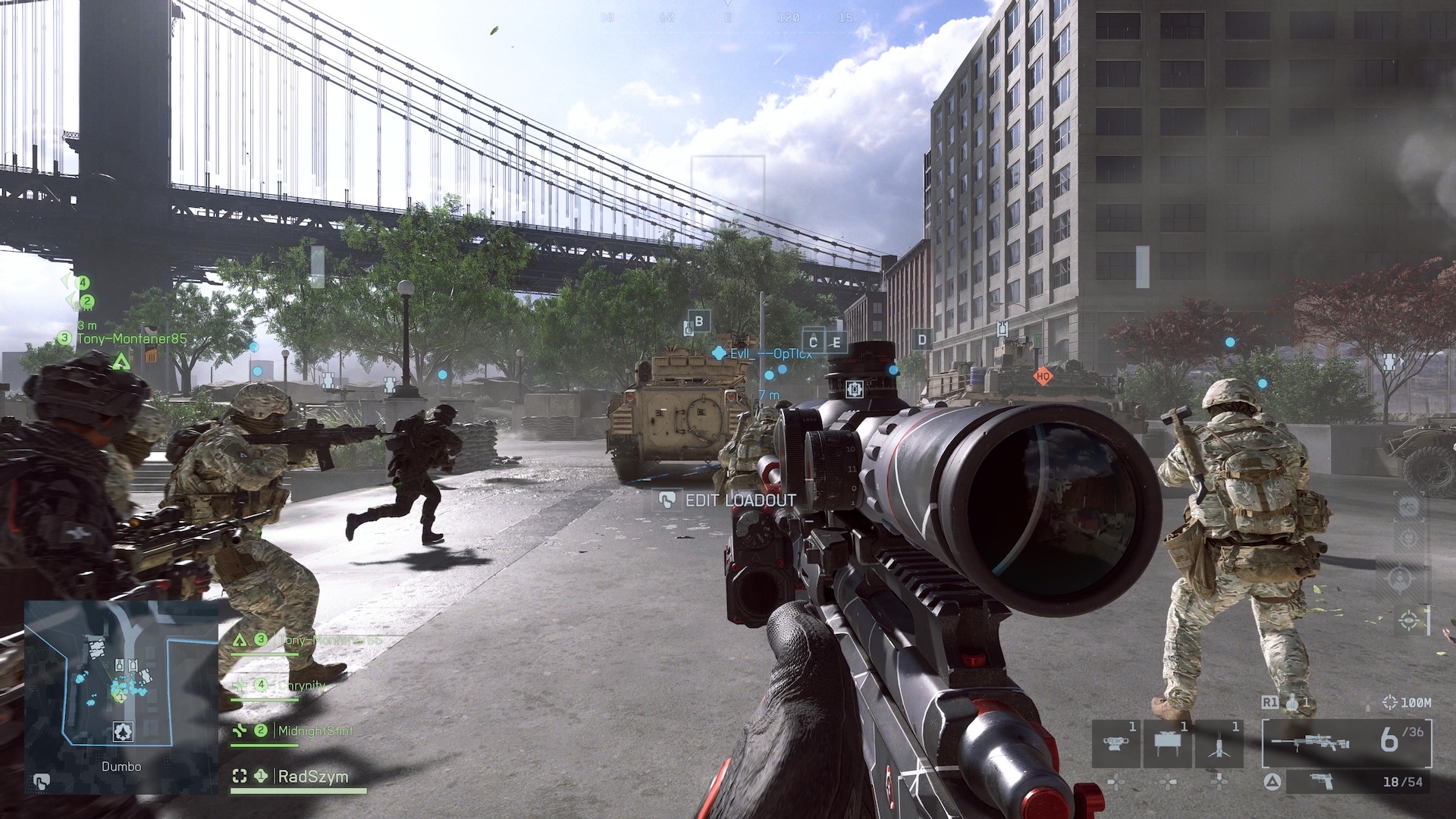The height and width of the screenshot is (819, 1456).
Task: Click objective marker D
Action: (922, 340)
